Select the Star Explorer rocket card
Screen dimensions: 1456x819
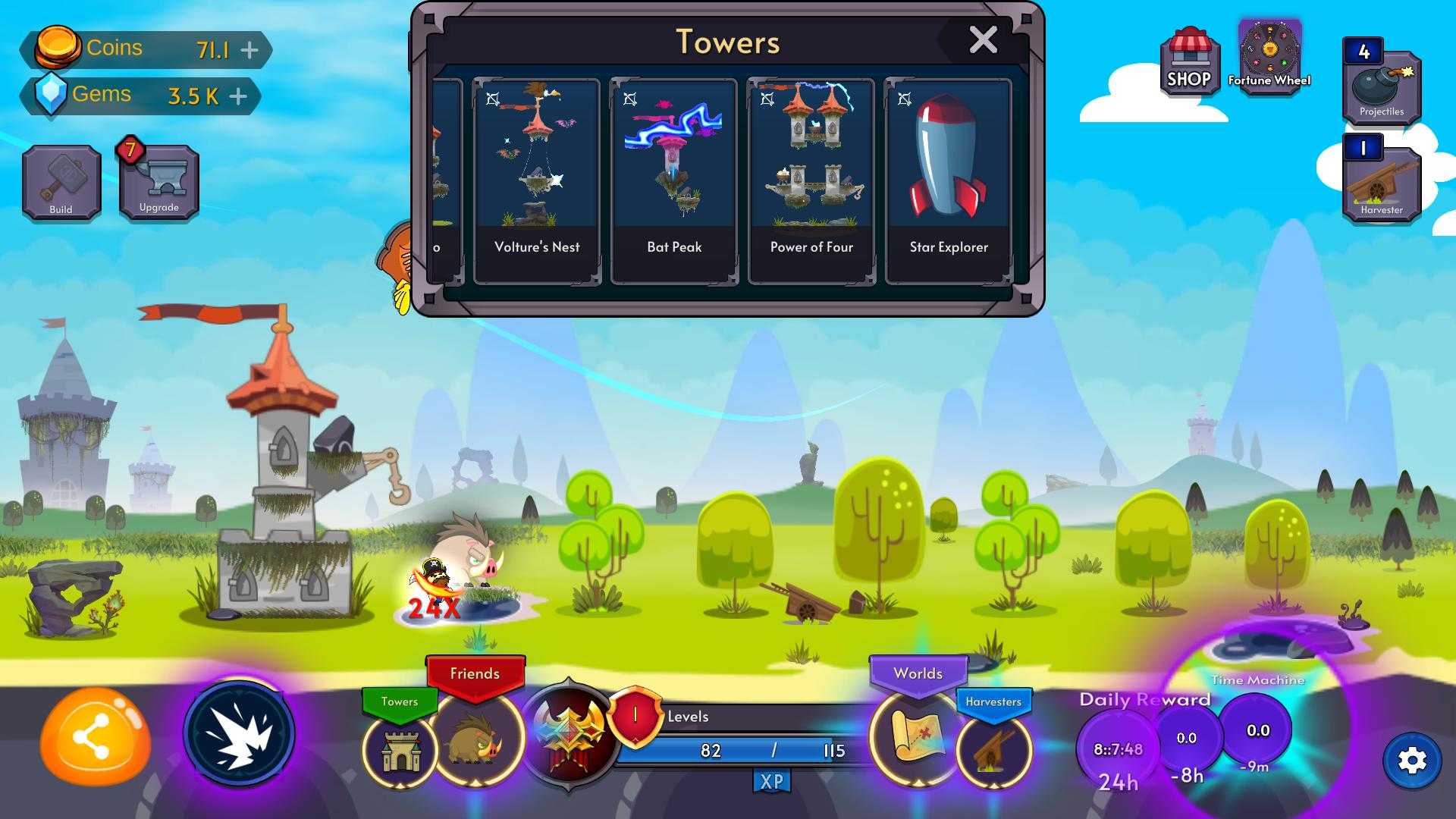pos(949,180)
